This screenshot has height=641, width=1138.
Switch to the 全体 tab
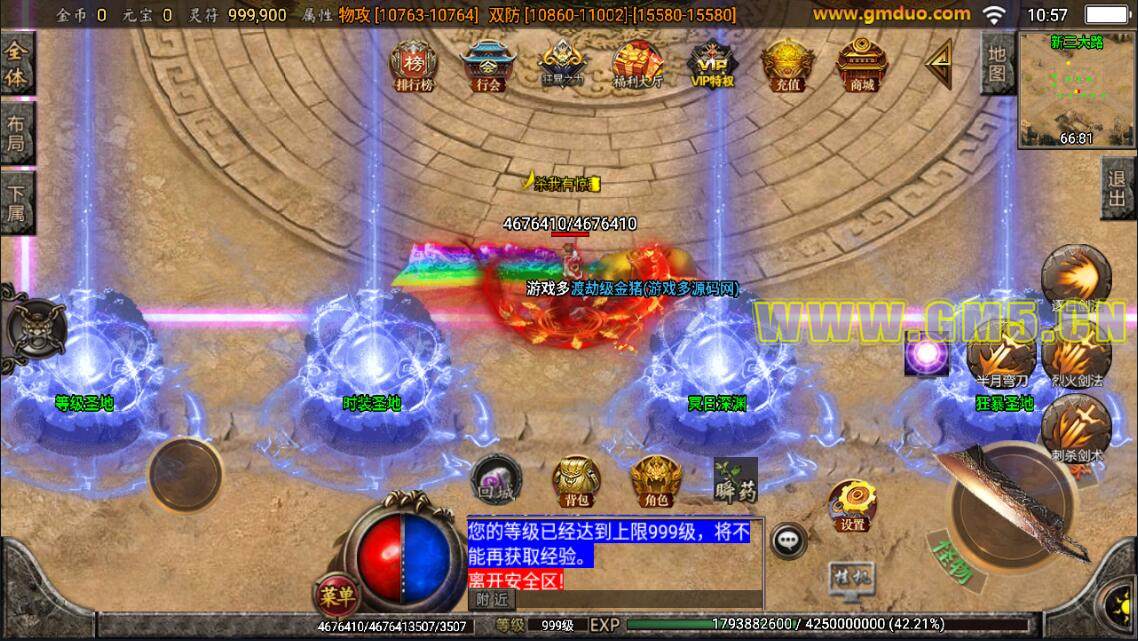tap(17, 65)
